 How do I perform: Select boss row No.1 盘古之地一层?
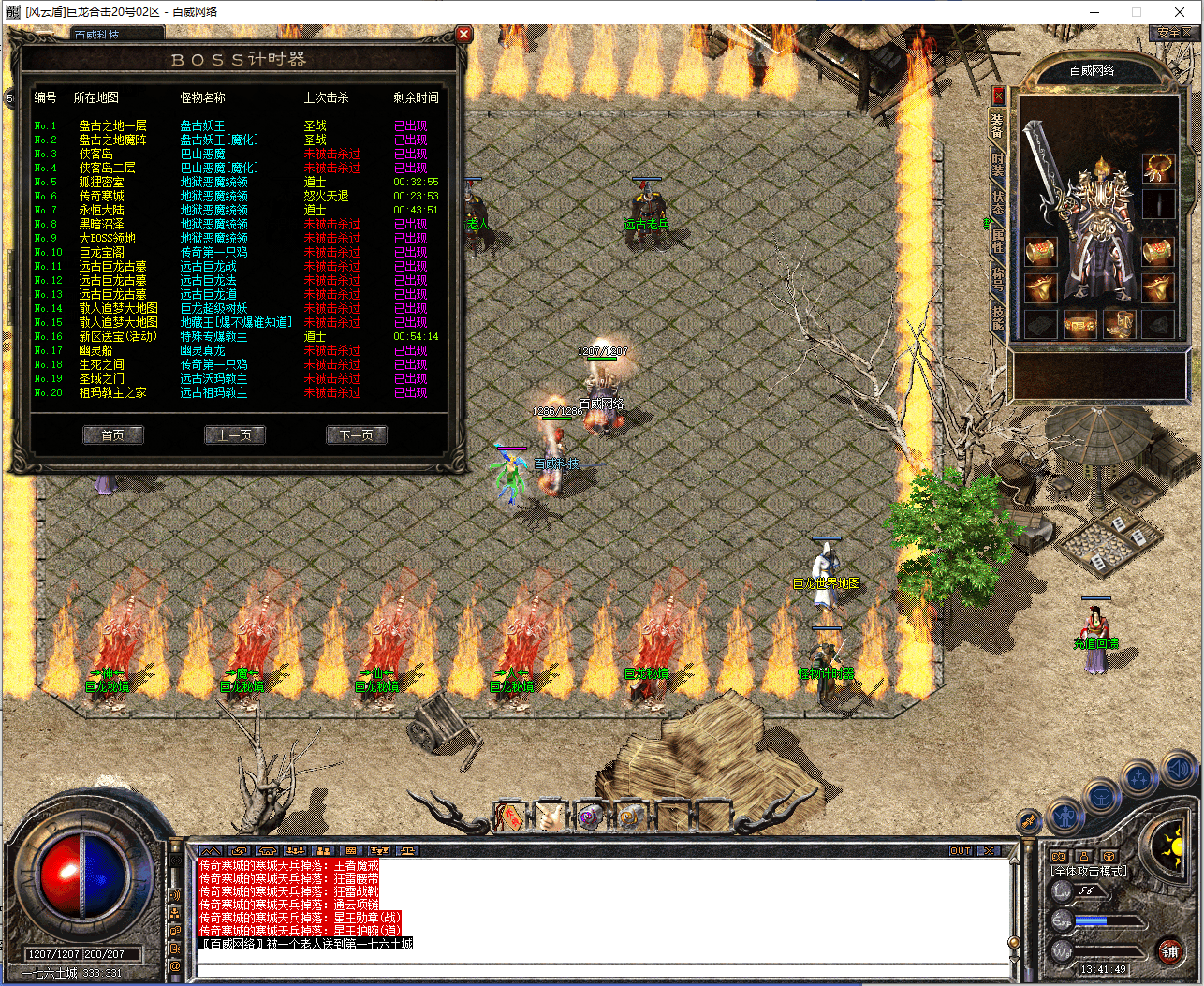pos(112,125)
